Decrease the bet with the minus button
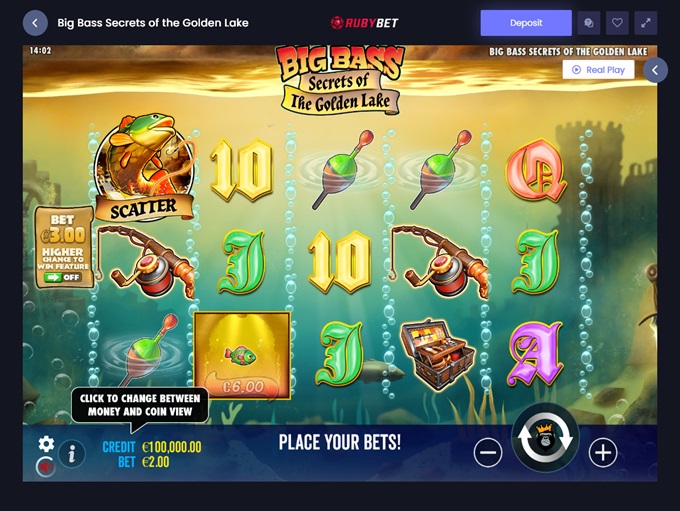Image resolution: width=680 pixels, height=511 pixels. (x=488, y=453)
